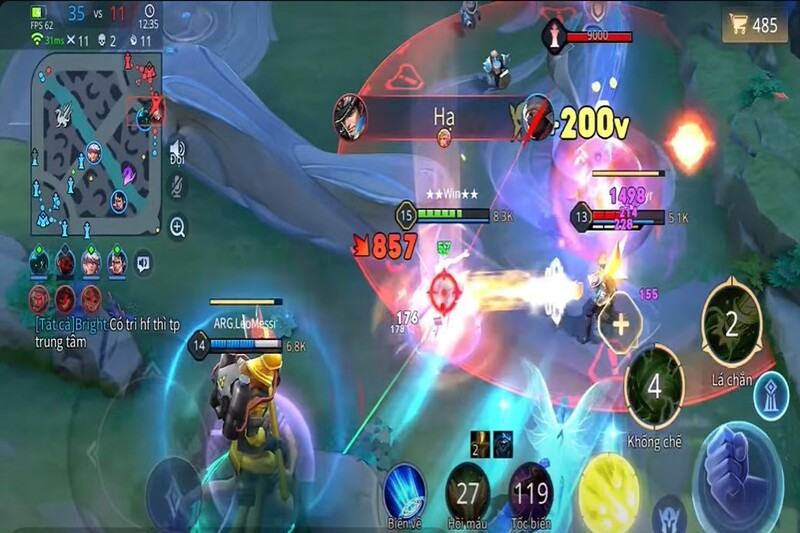Cast the Tốc biến flash spell

[530, 491]
